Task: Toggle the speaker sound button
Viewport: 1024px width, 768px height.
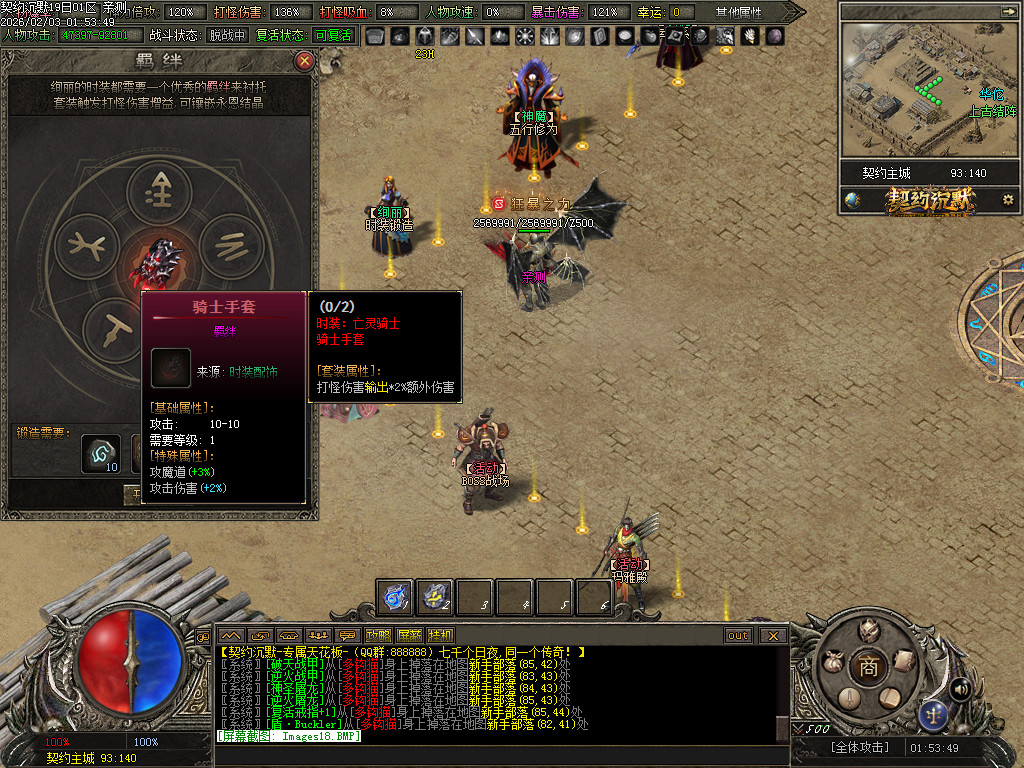Action: click(x=960, y=689)
